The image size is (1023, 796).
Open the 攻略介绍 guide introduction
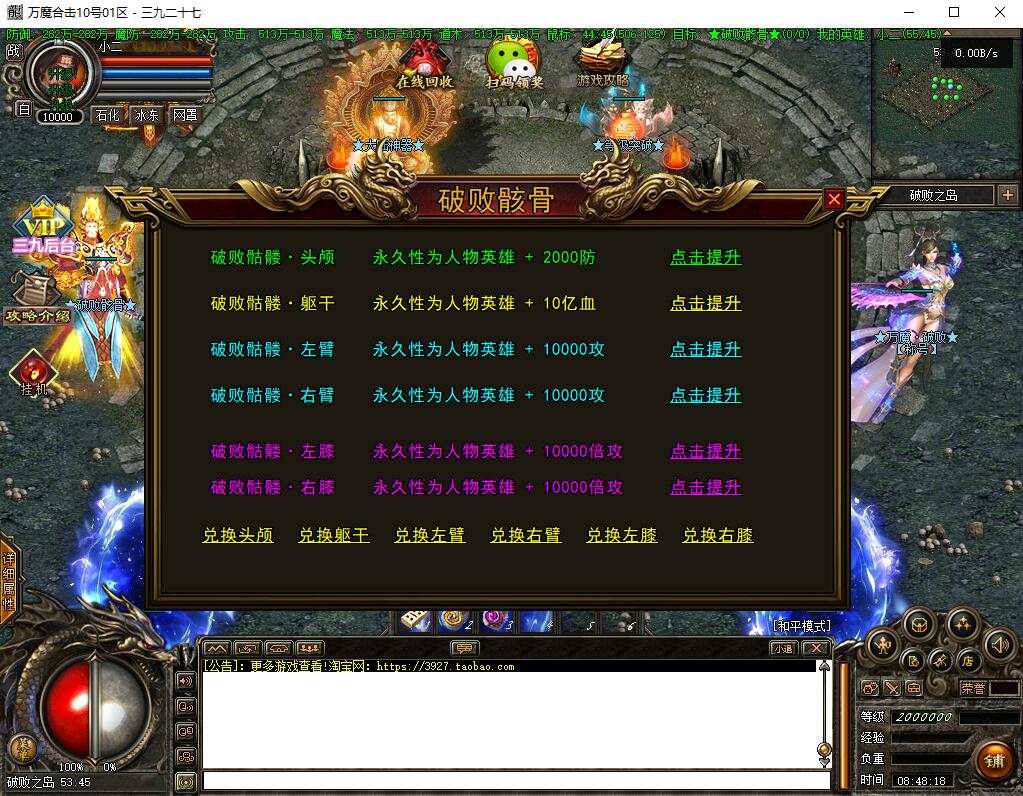(37, 301)
